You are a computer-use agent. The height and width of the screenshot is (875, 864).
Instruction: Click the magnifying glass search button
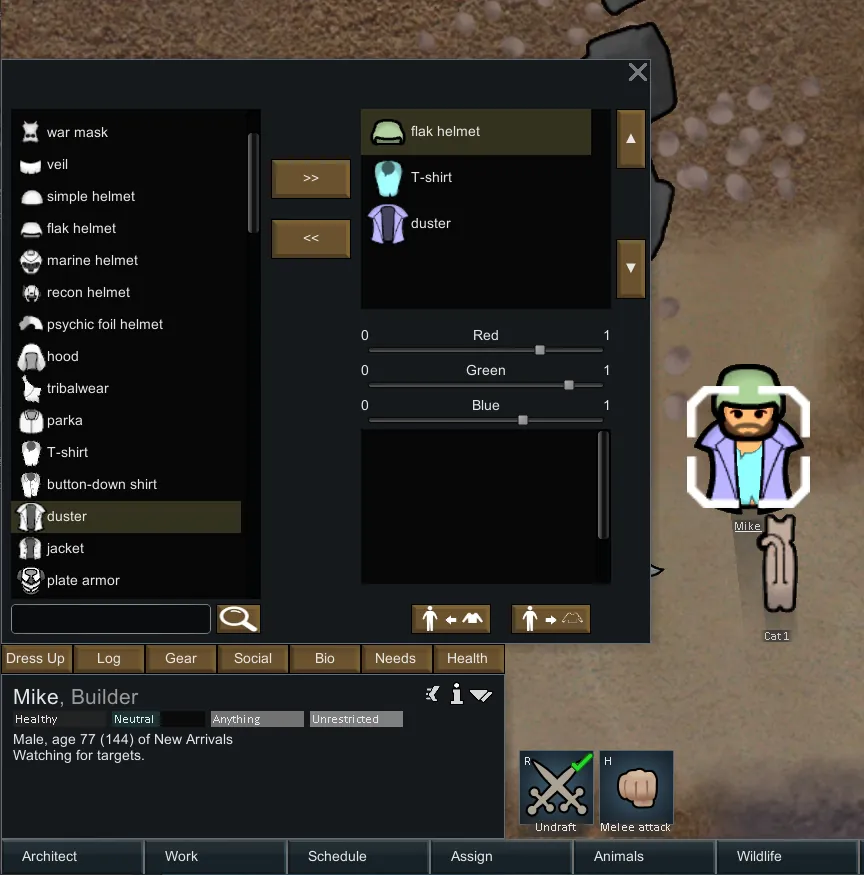238,619
